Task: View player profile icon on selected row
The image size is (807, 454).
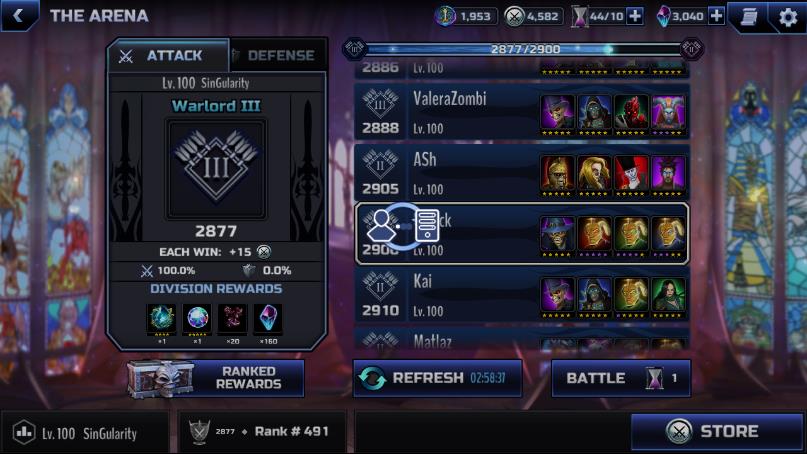Action: 382,226
